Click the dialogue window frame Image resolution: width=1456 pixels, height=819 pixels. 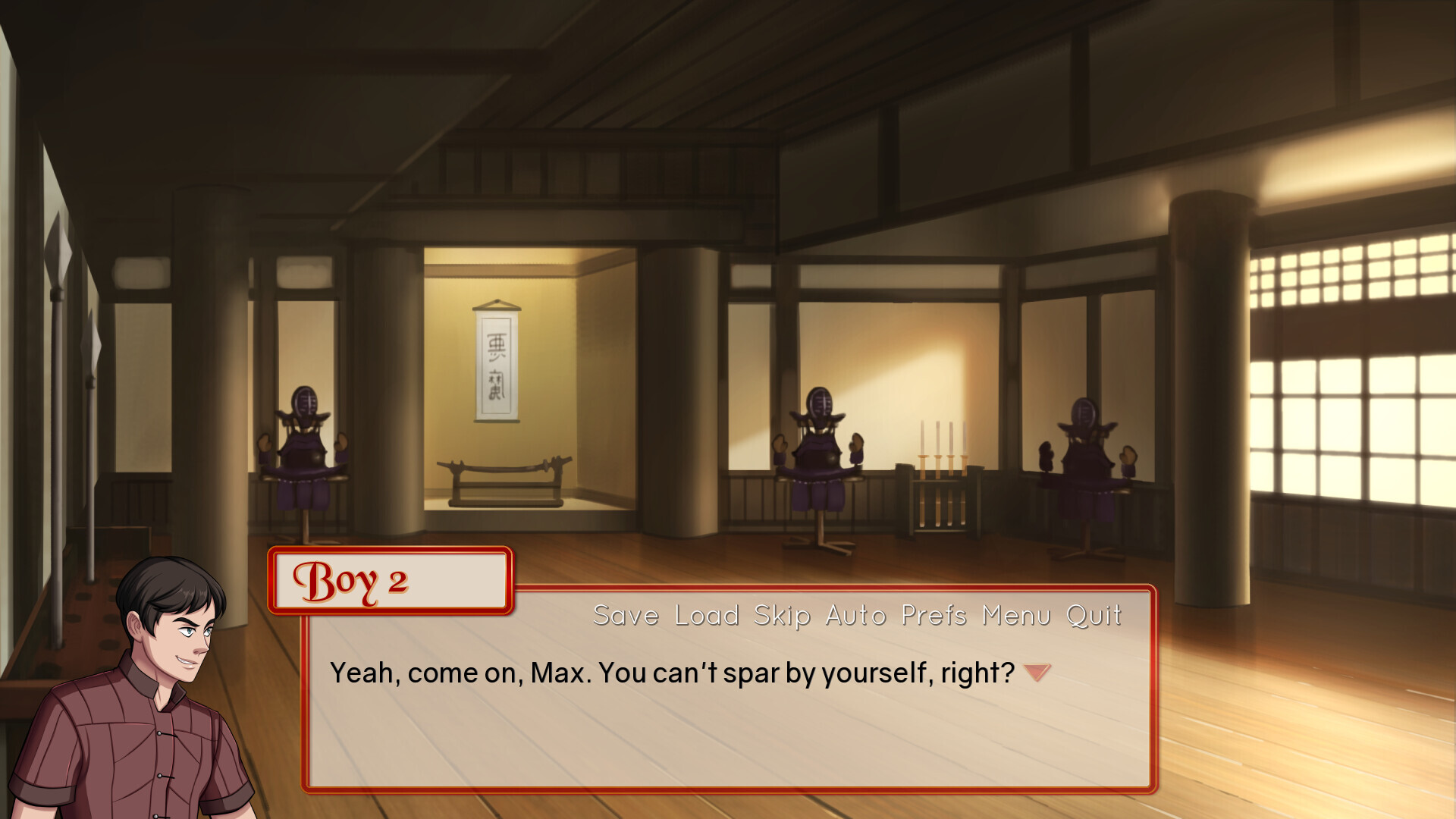[x=728, y=789]
